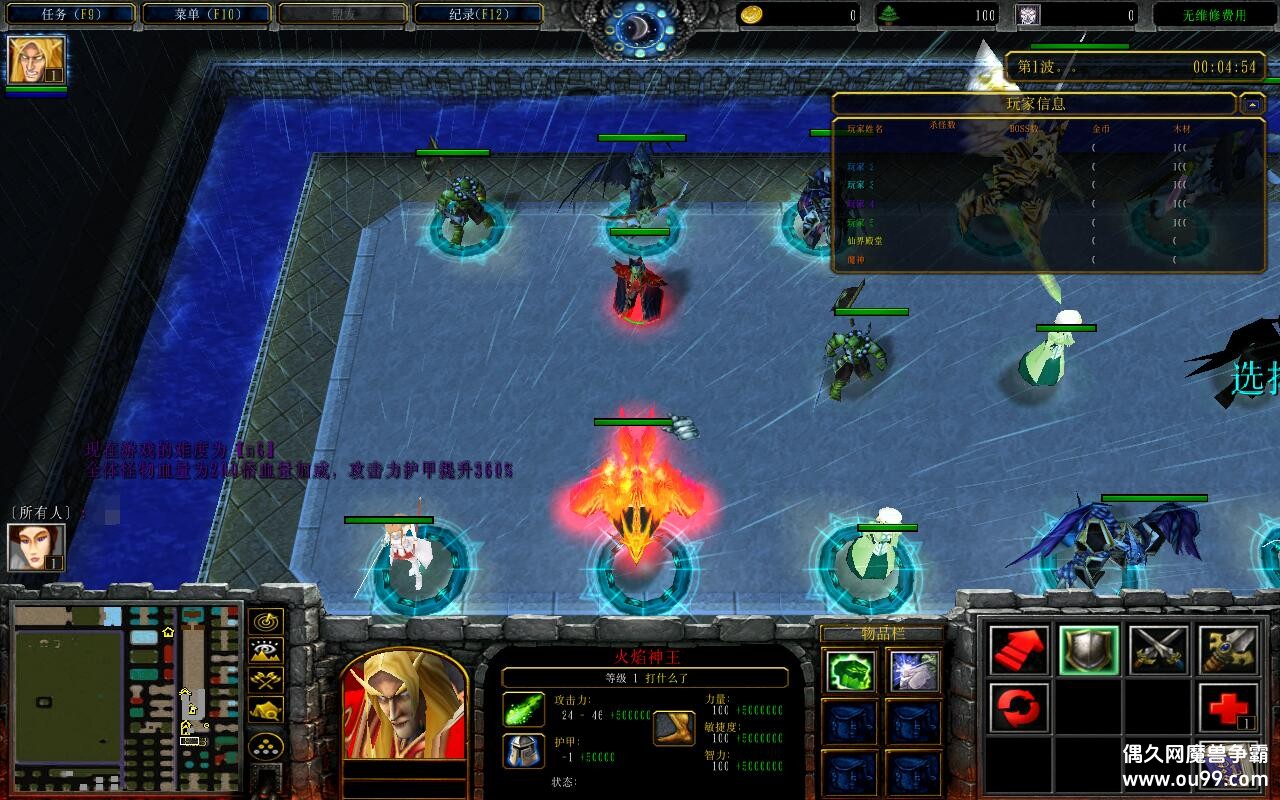Toggle the creep camp display button
1280x800 pixels.
(x=265, y=710)
